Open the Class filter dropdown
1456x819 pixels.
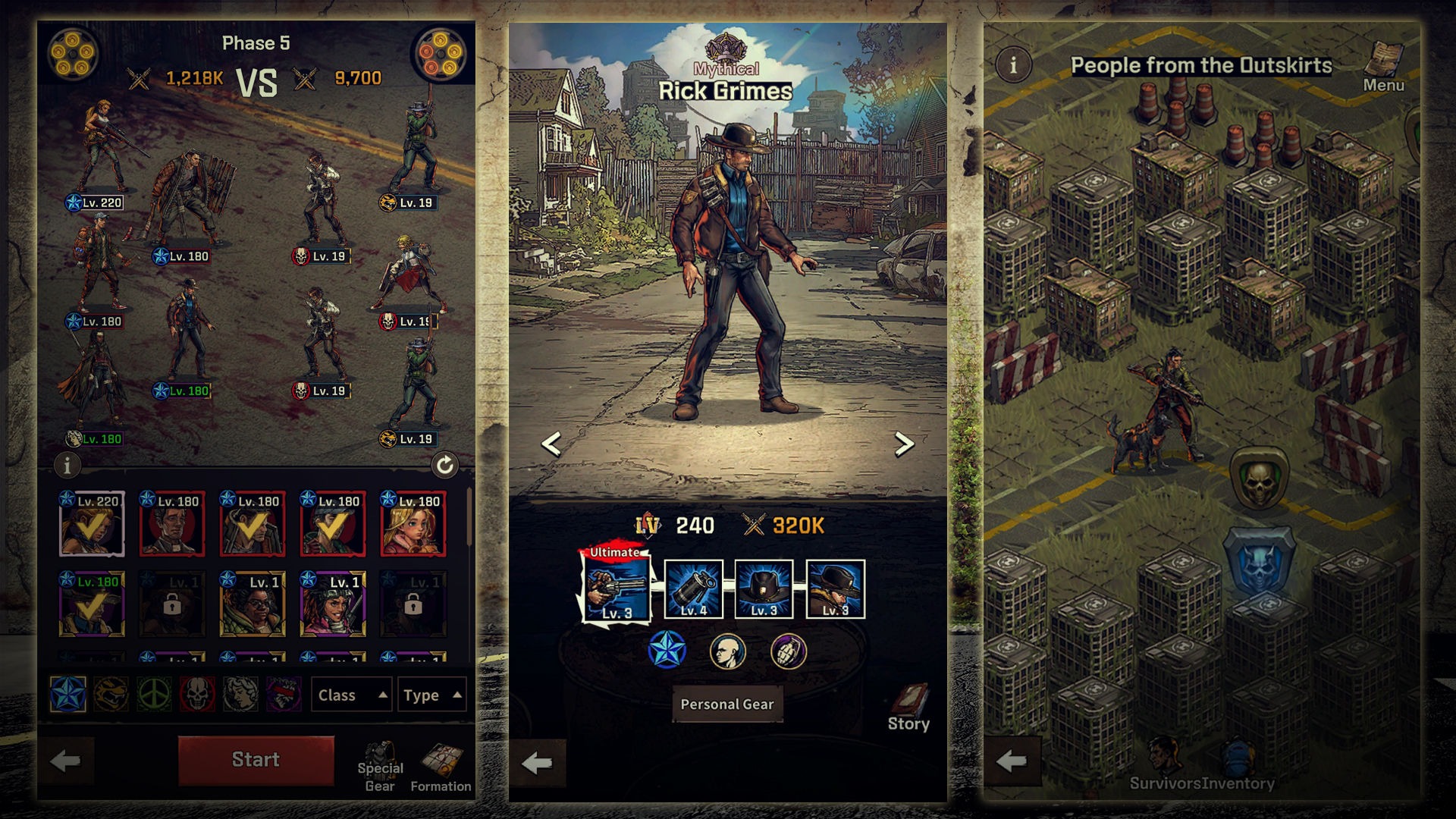[352, 695]
